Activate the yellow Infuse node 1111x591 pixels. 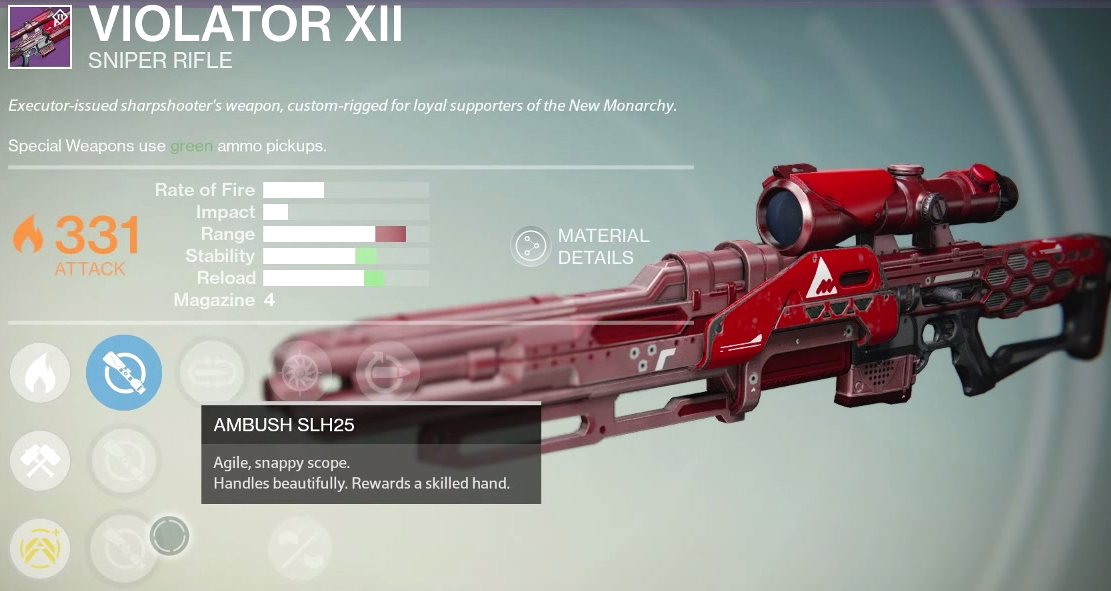coord(41,549)
